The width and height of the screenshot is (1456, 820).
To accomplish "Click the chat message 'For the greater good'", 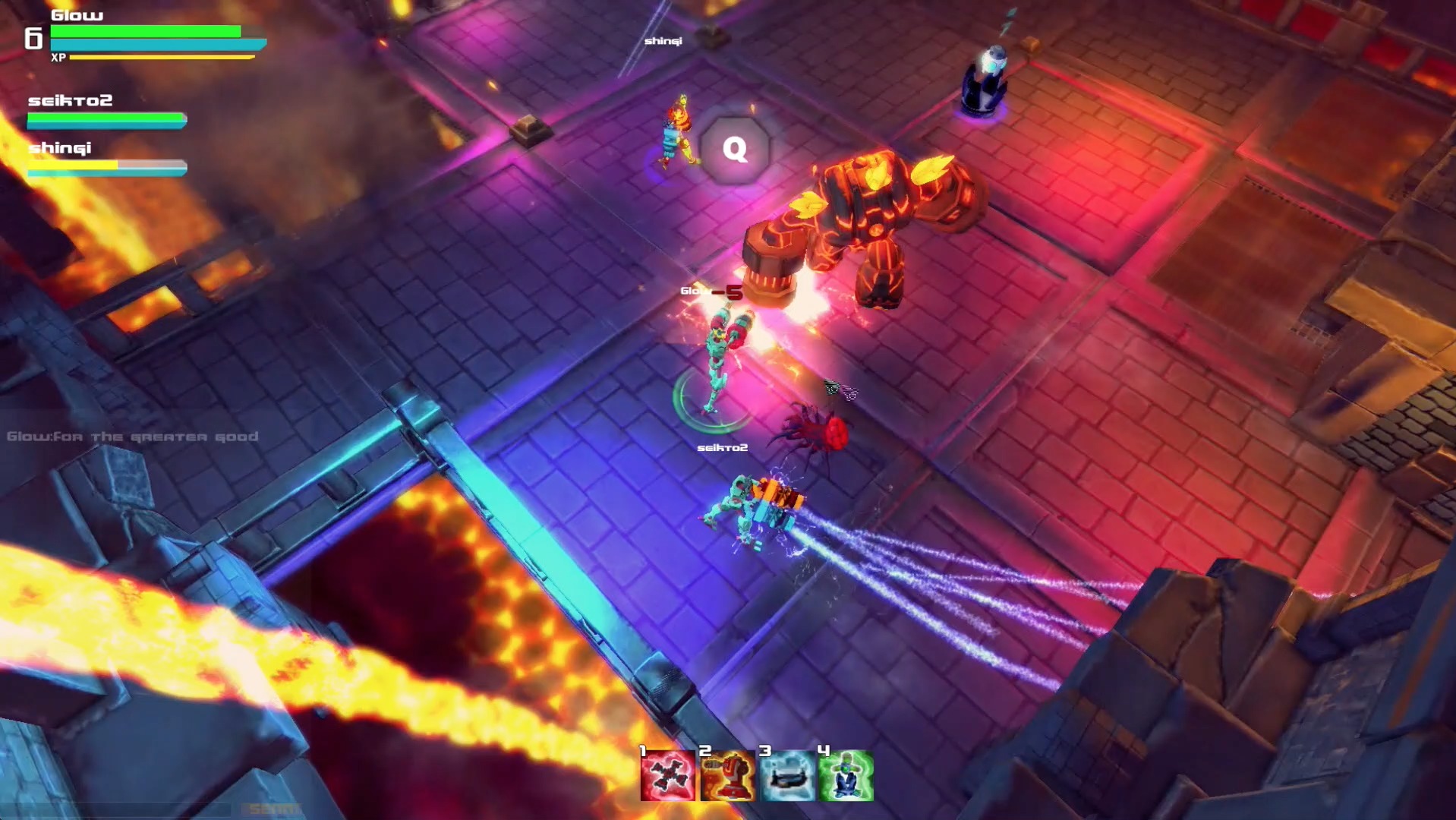I will click(x=133, y=437).
